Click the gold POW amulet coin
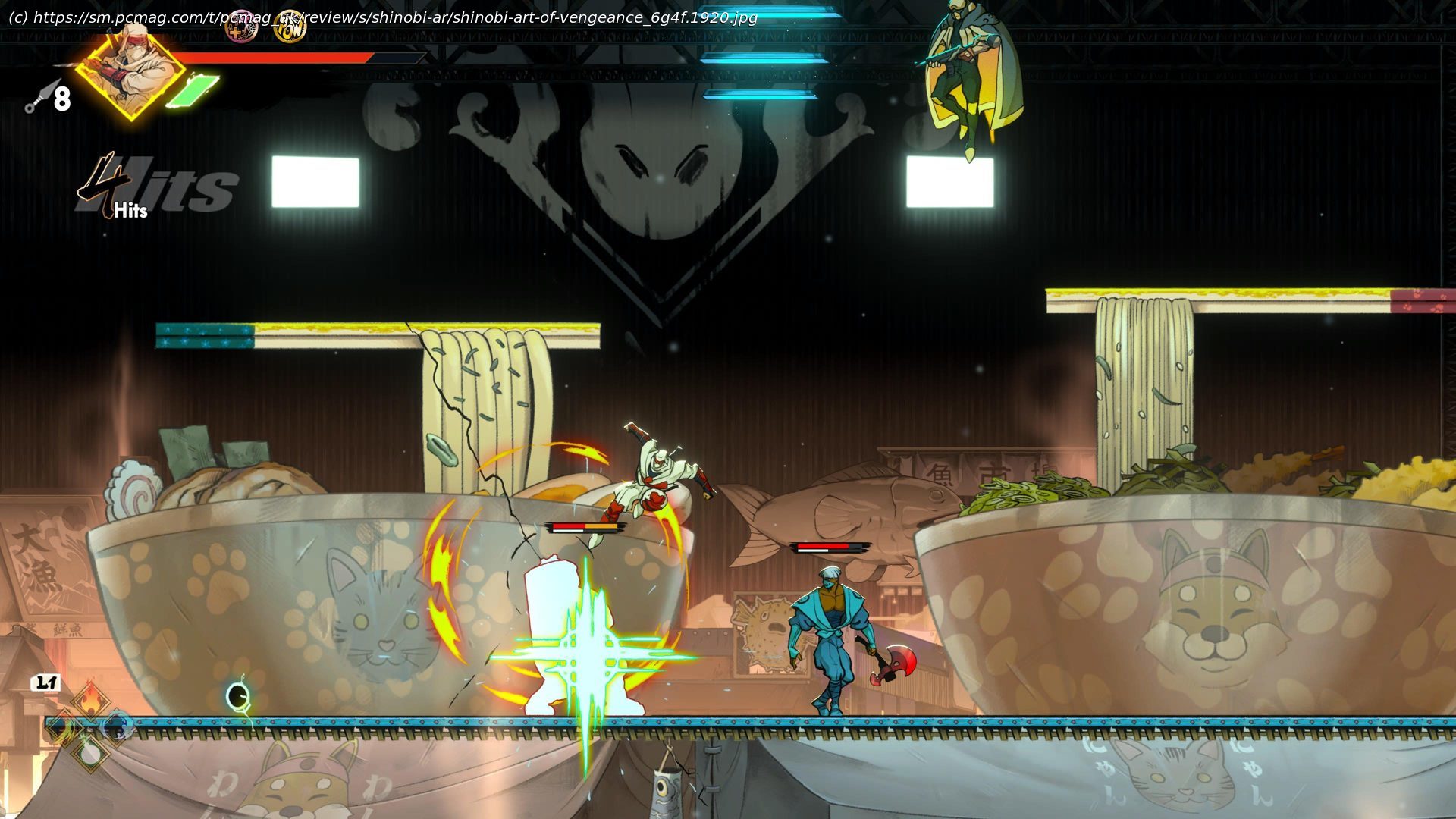The image size is (1456, 819). coord(290,27)
